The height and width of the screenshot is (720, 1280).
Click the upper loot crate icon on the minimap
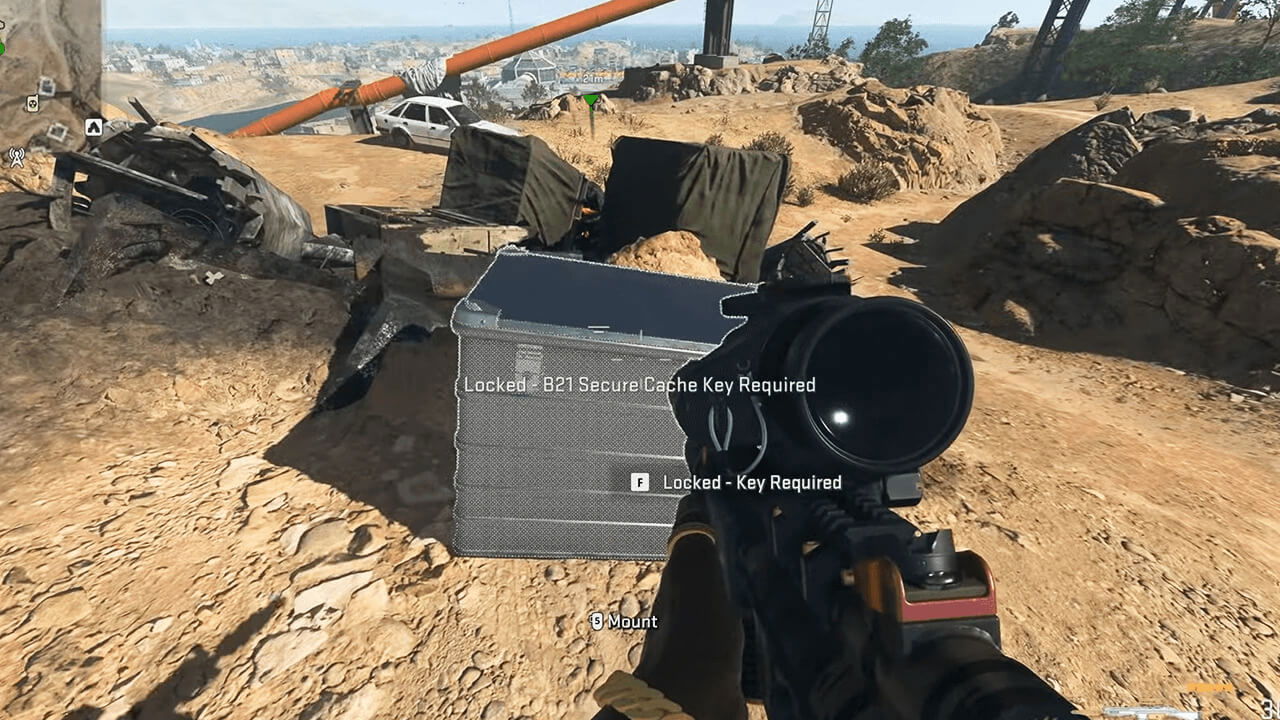click(x=46, y=86)
